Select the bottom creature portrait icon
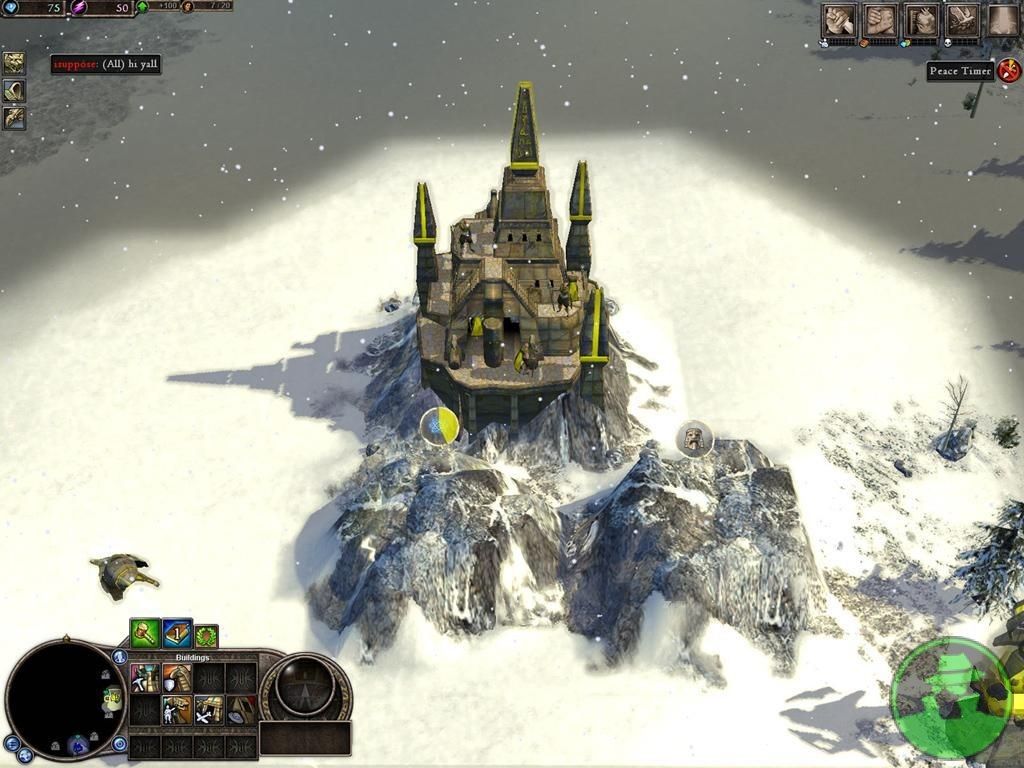The height and width of the screenshot is (768, 1024). [14, 118]
